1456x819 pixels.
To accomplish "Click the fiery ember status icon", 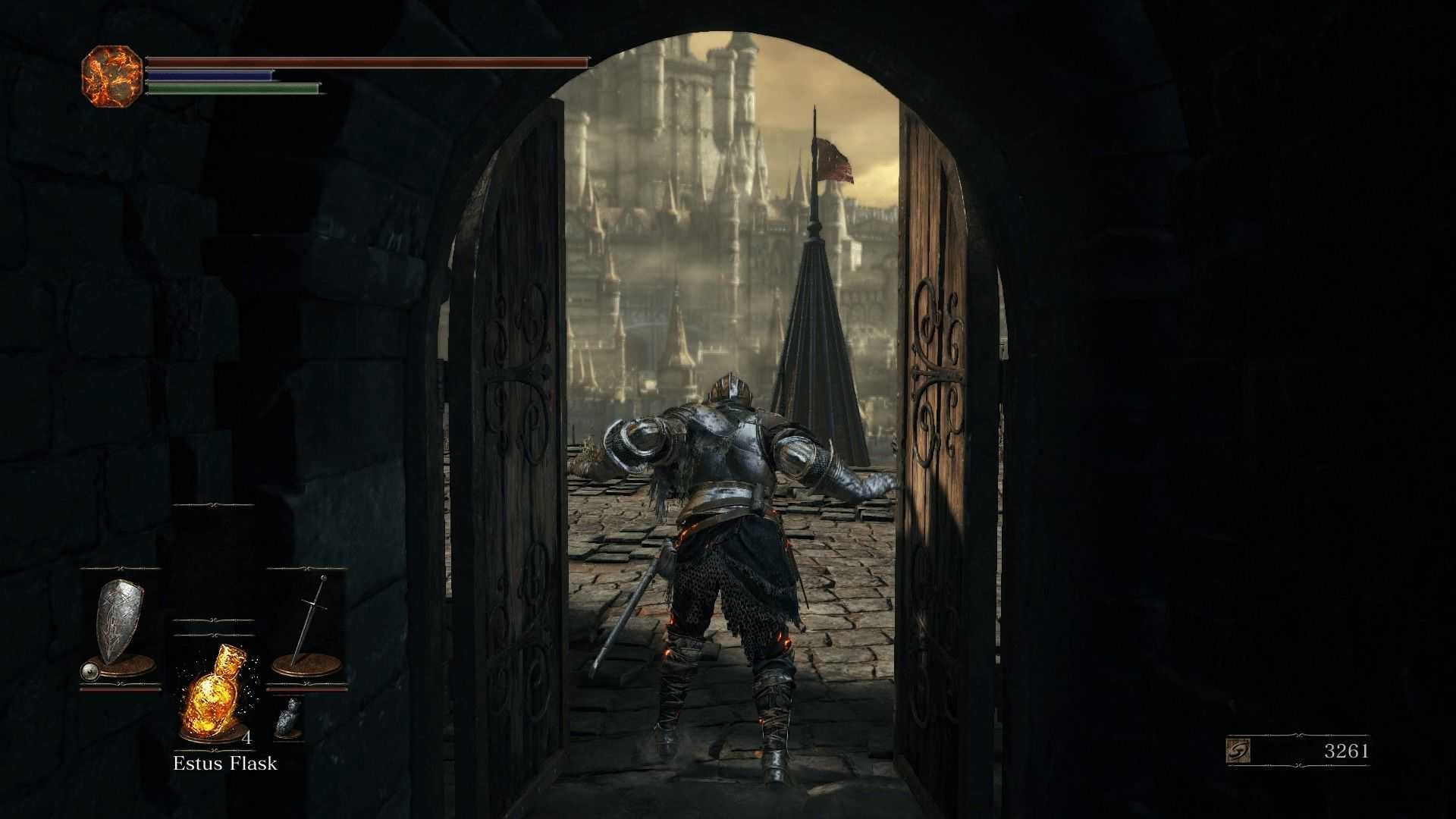I will (111, 77).
